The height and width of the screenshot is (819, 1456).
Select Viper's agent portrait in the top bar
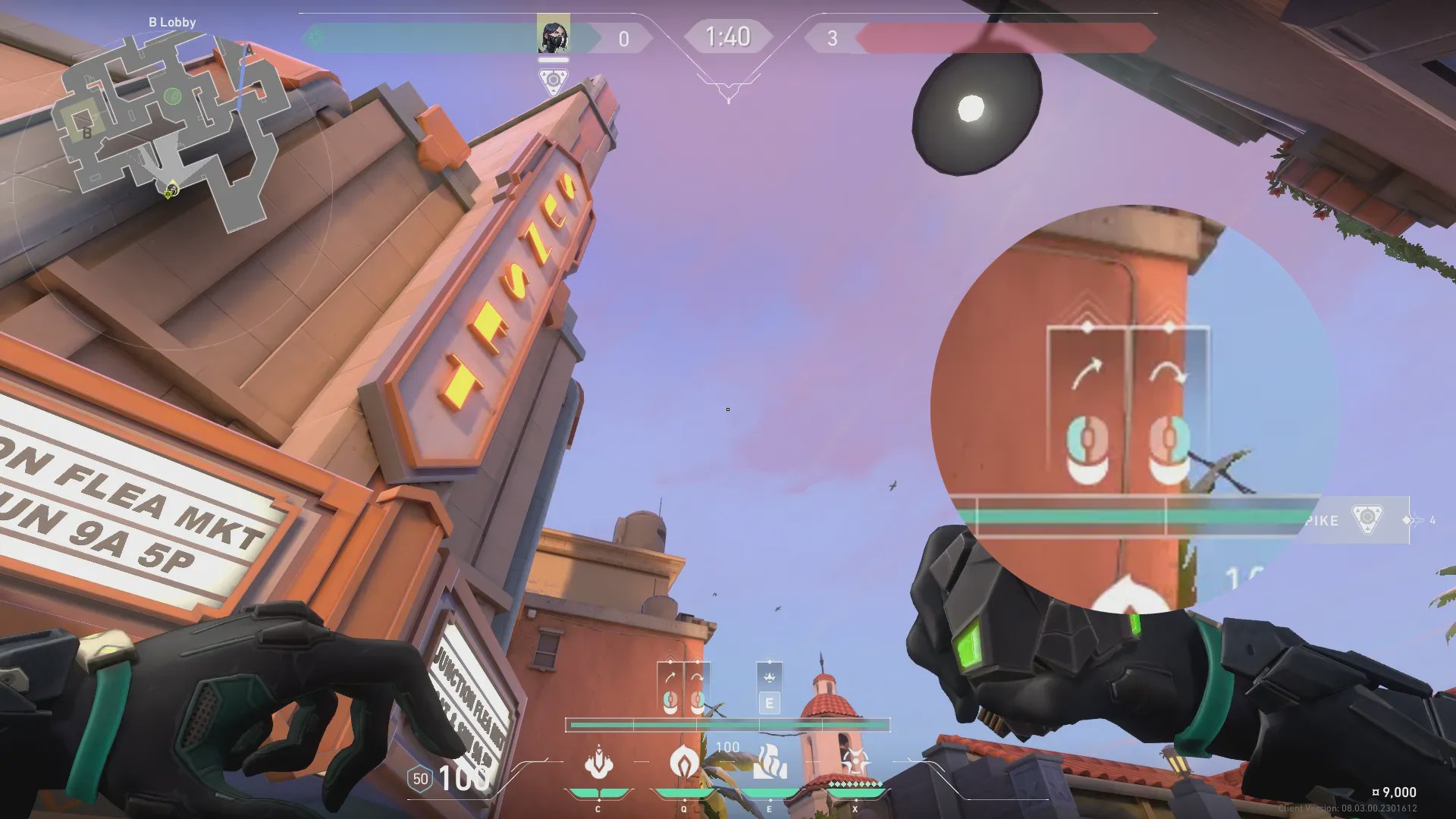click(x=553, y=36)
